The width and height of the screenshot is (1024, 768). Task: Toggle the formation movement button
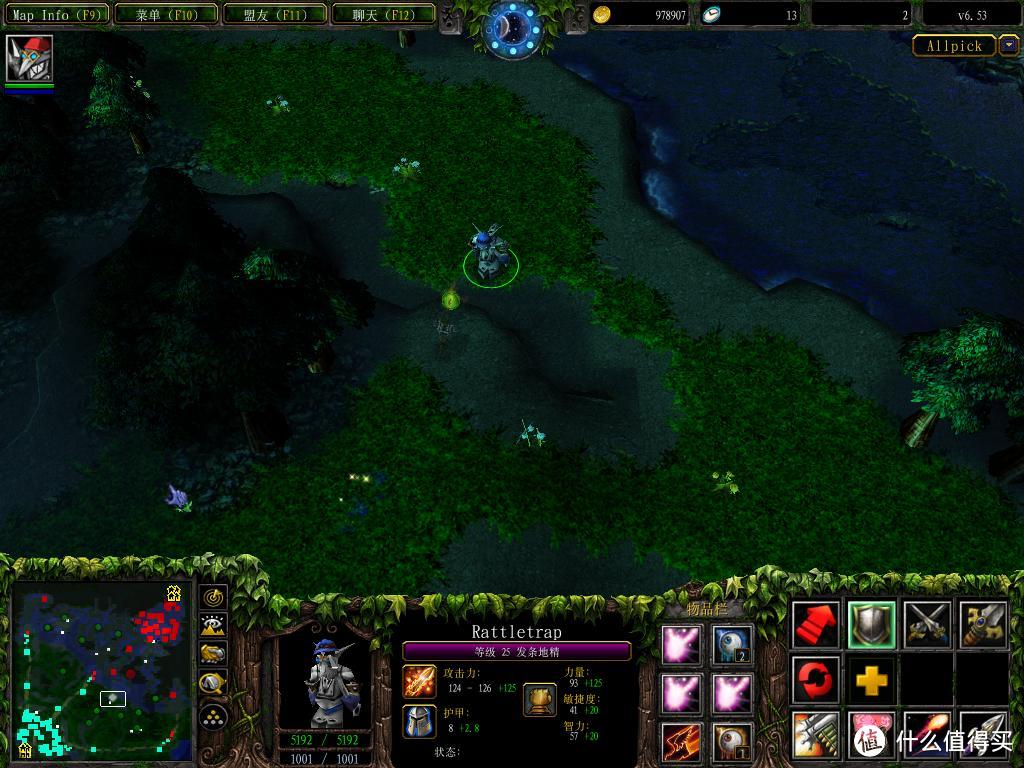(214, 716)
